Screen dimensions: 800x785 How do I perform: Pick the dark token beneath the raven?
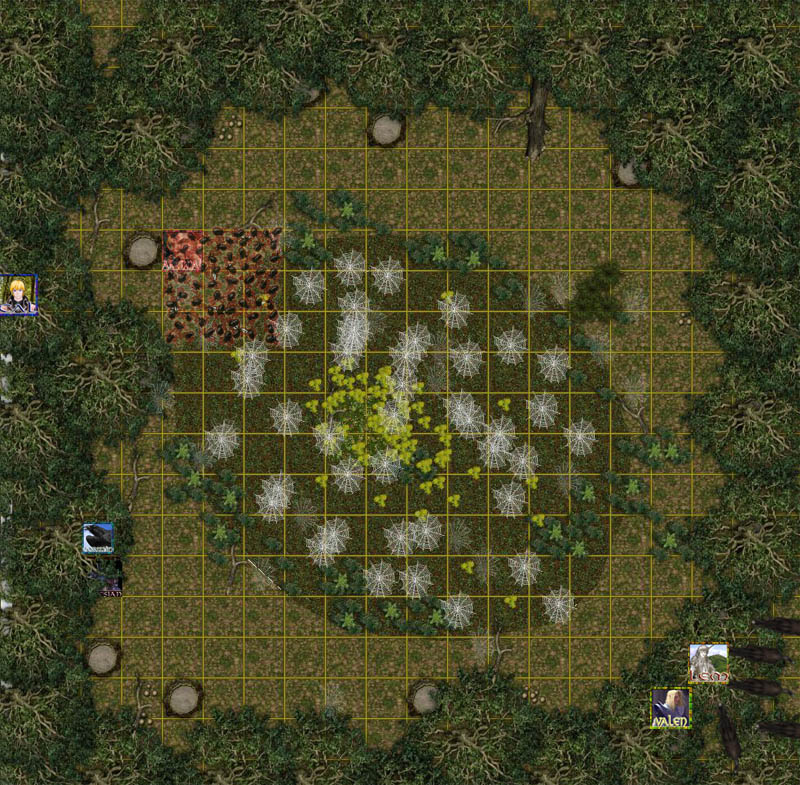tap(105, 578)
